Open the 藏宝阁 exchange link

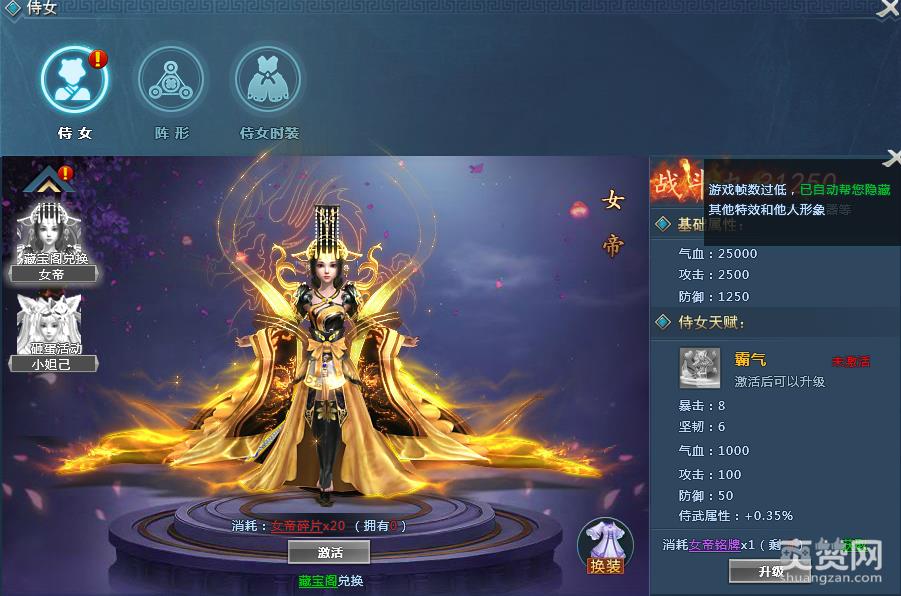tap(317, 580)
